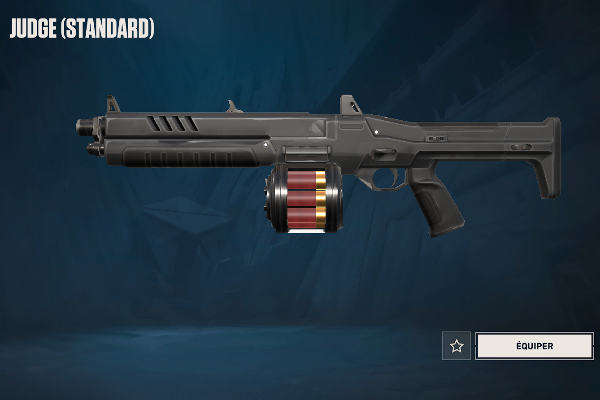Click the ÉQUIPER button
600x400 pixels.
pyautogui.click(x=533, y=346)
